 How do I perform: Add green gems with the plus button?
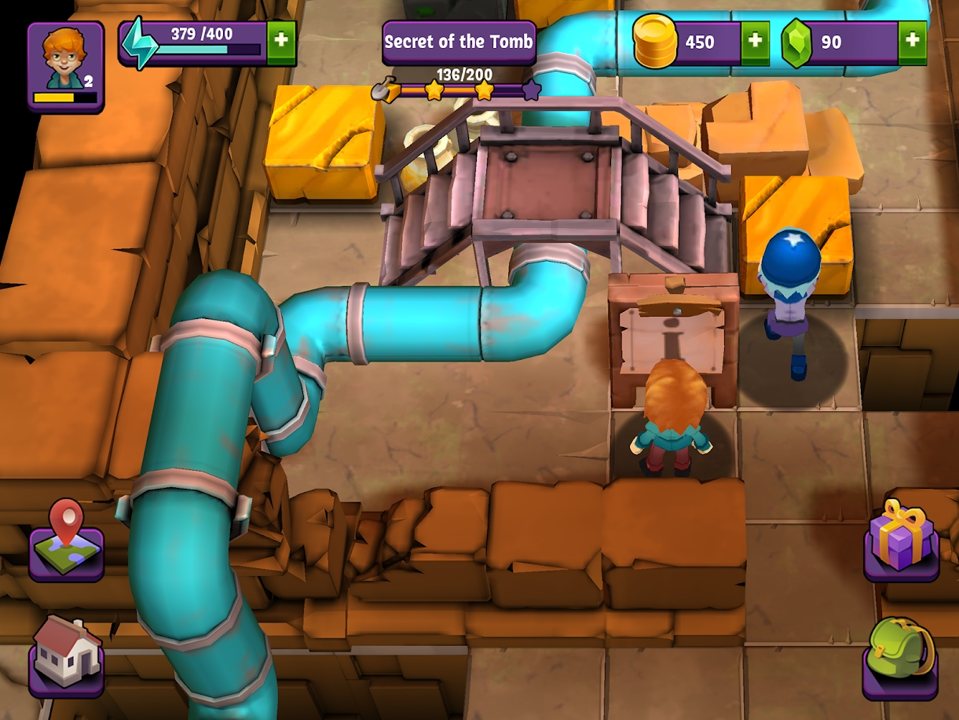tap(911, 43)
